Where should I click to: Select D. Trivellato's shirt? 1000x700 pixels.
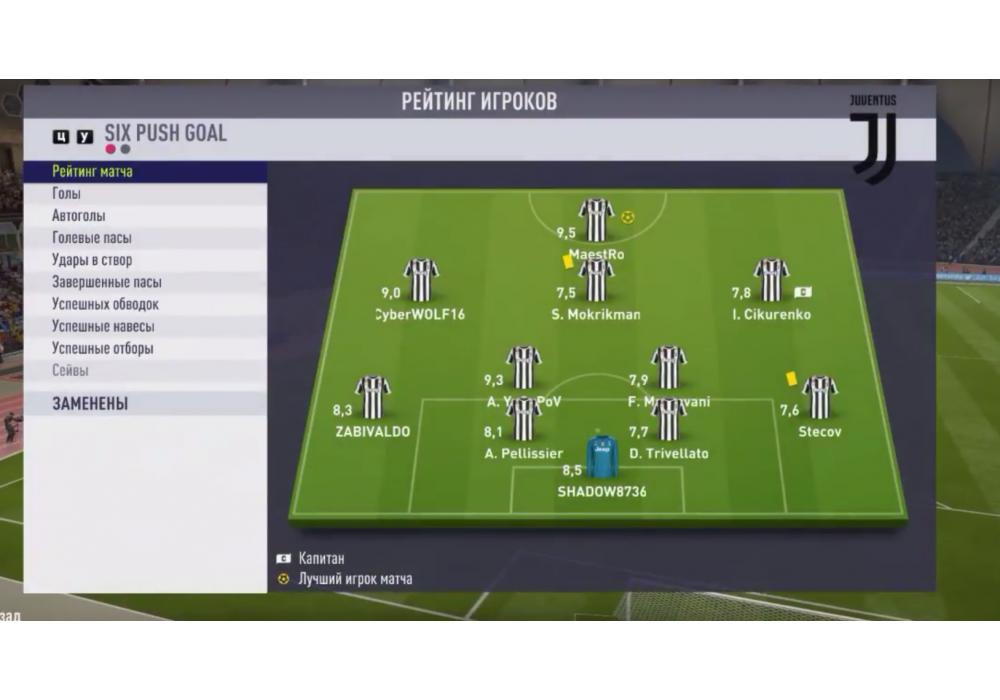668,419
